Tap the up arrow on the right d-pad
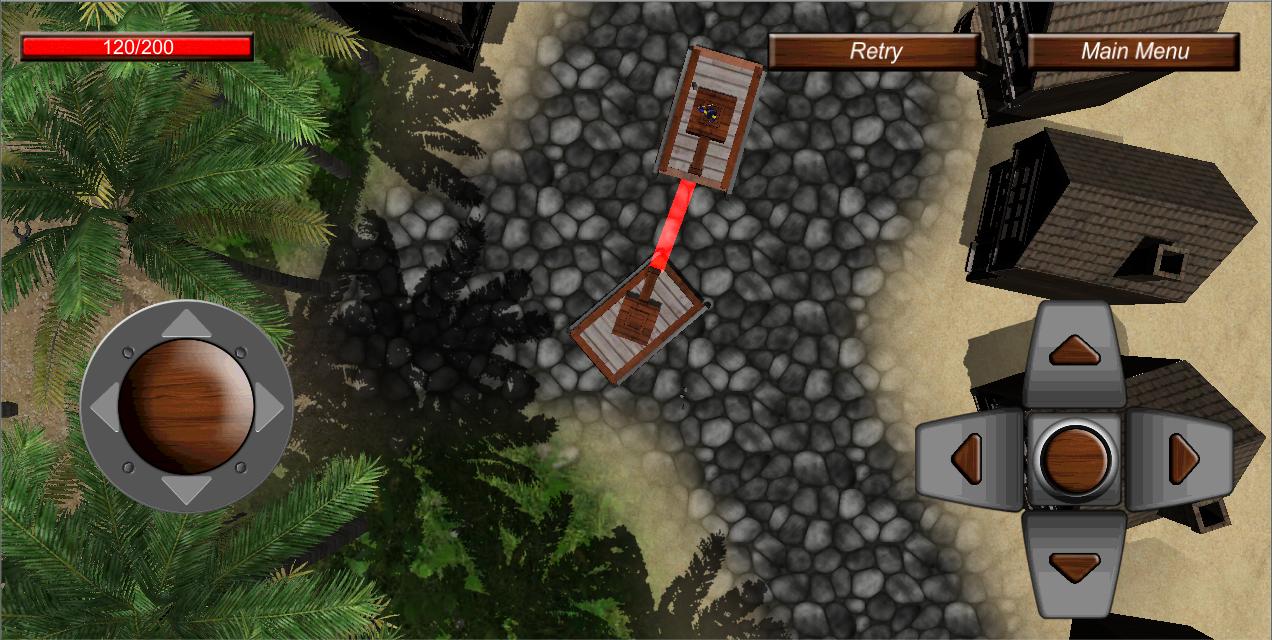Screen dimensions: 1272x640 [x=1075, y=351]
